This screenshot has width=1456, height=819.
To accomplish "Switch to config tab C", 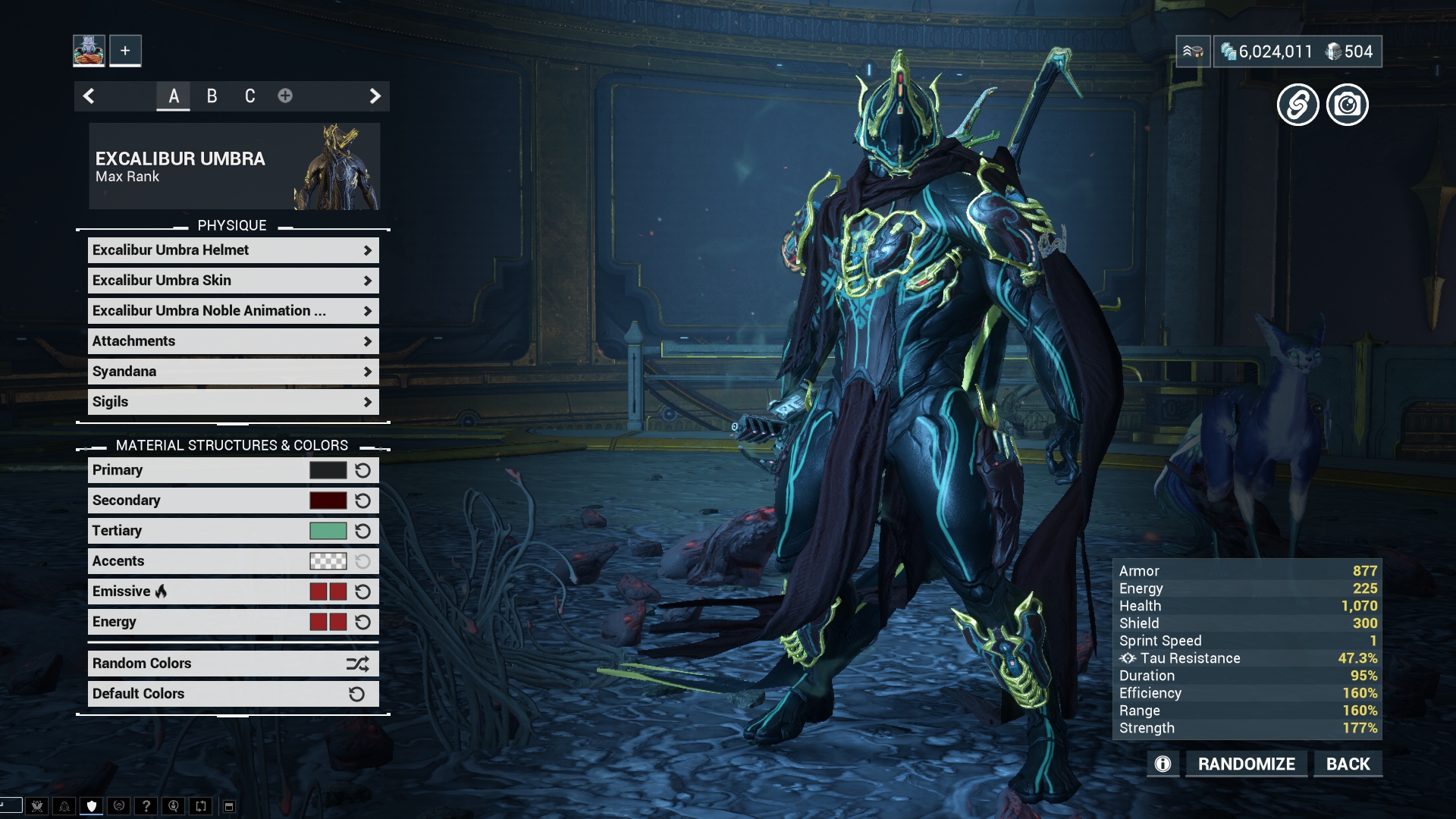I will coord(249,96).
